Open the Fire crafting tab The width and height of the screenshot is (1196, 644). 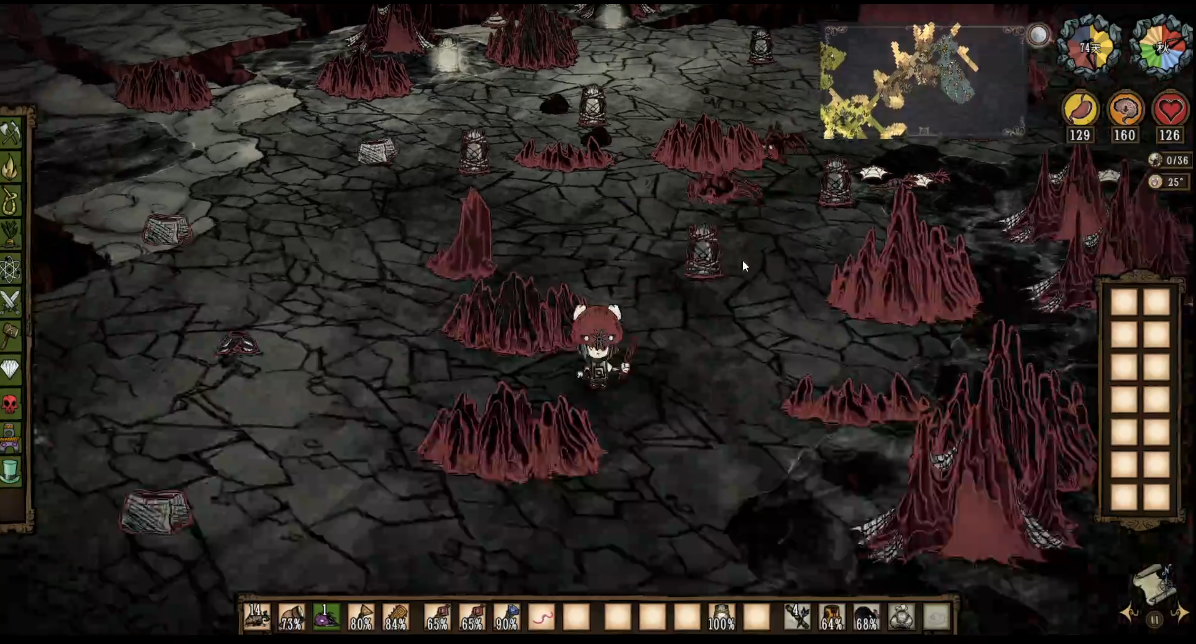click(x=11, y=166)
